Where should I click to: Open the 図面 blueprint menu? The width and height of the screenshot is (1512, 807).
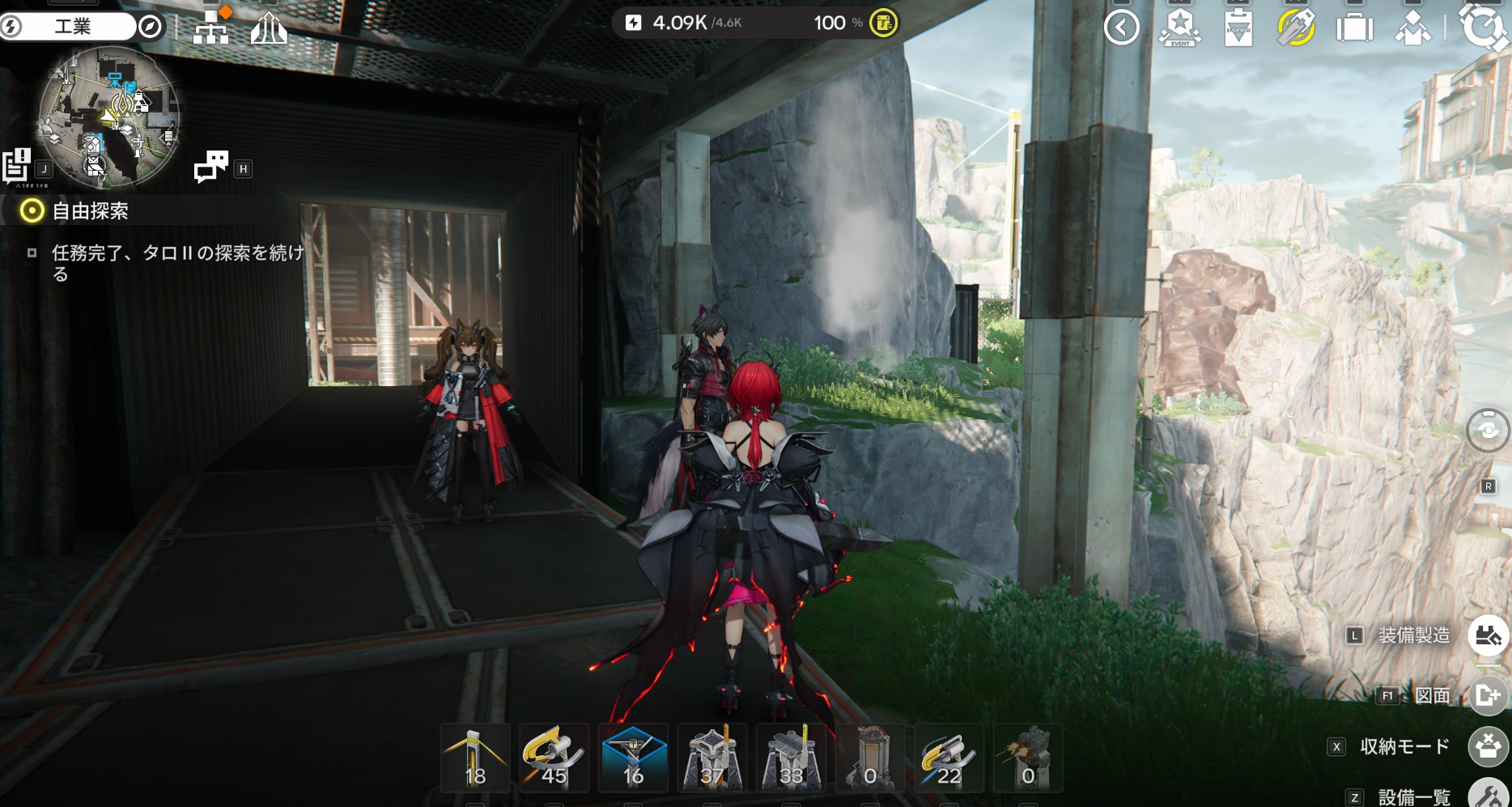(x=1488, y=695)
